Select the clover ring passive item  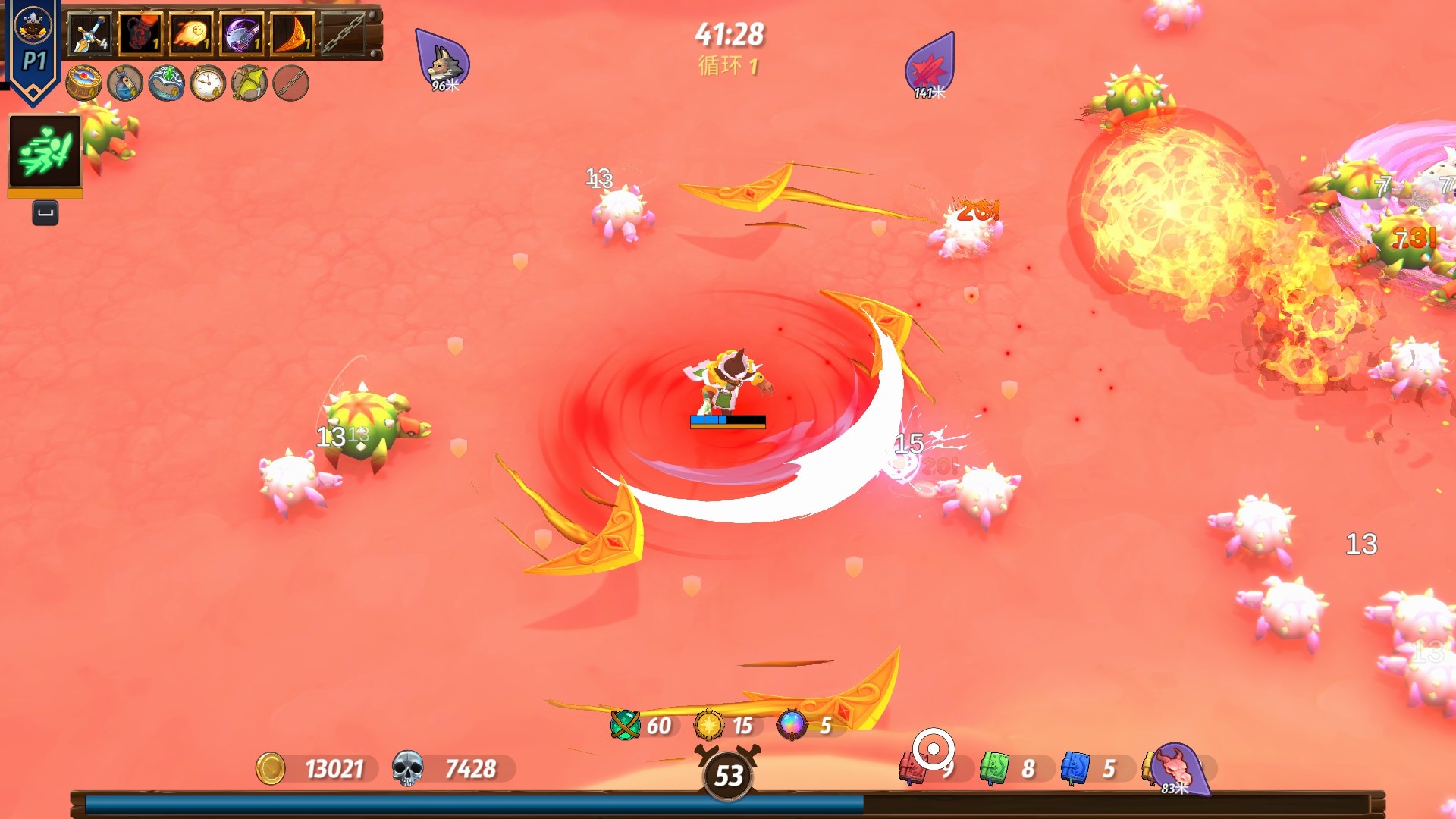coord(167,83)
